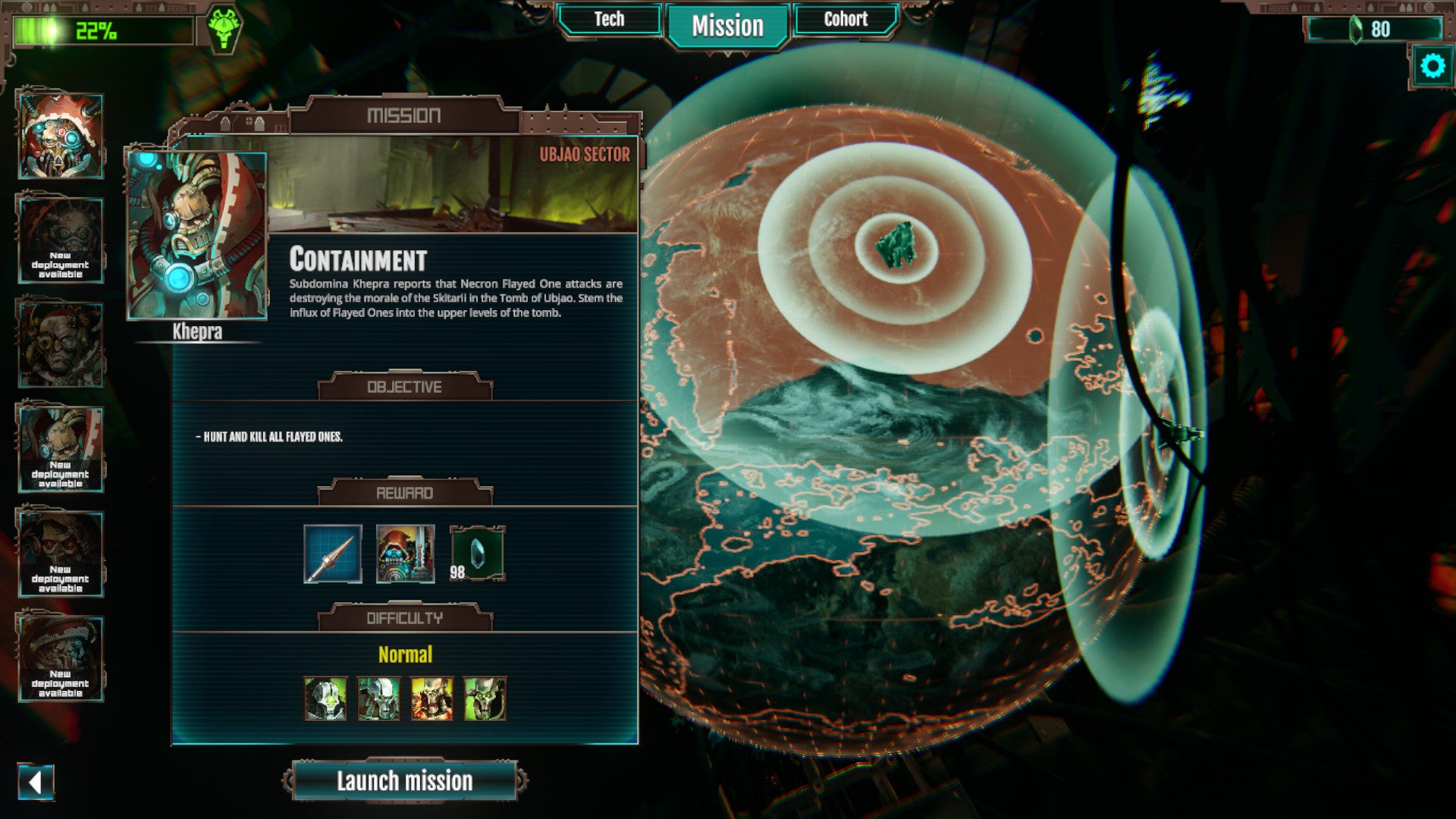The image size is (1456, 819).
Task: Select the goggled character portrait without deployment label
Action: click(x=60, y=345)
